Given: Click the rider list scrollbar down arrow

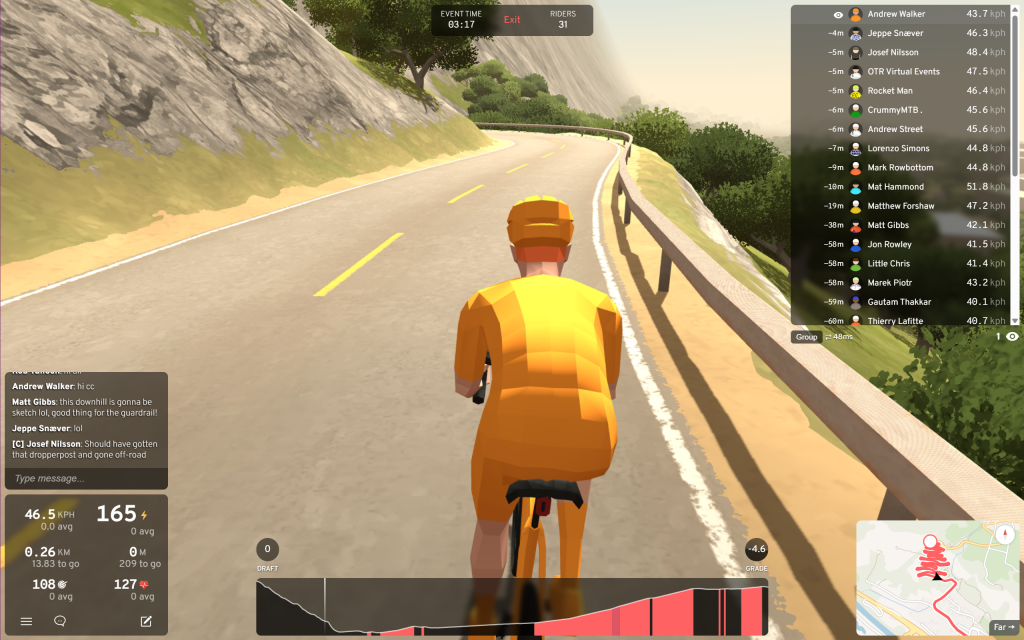Looking at the screenshot, I should point(1016,320).
